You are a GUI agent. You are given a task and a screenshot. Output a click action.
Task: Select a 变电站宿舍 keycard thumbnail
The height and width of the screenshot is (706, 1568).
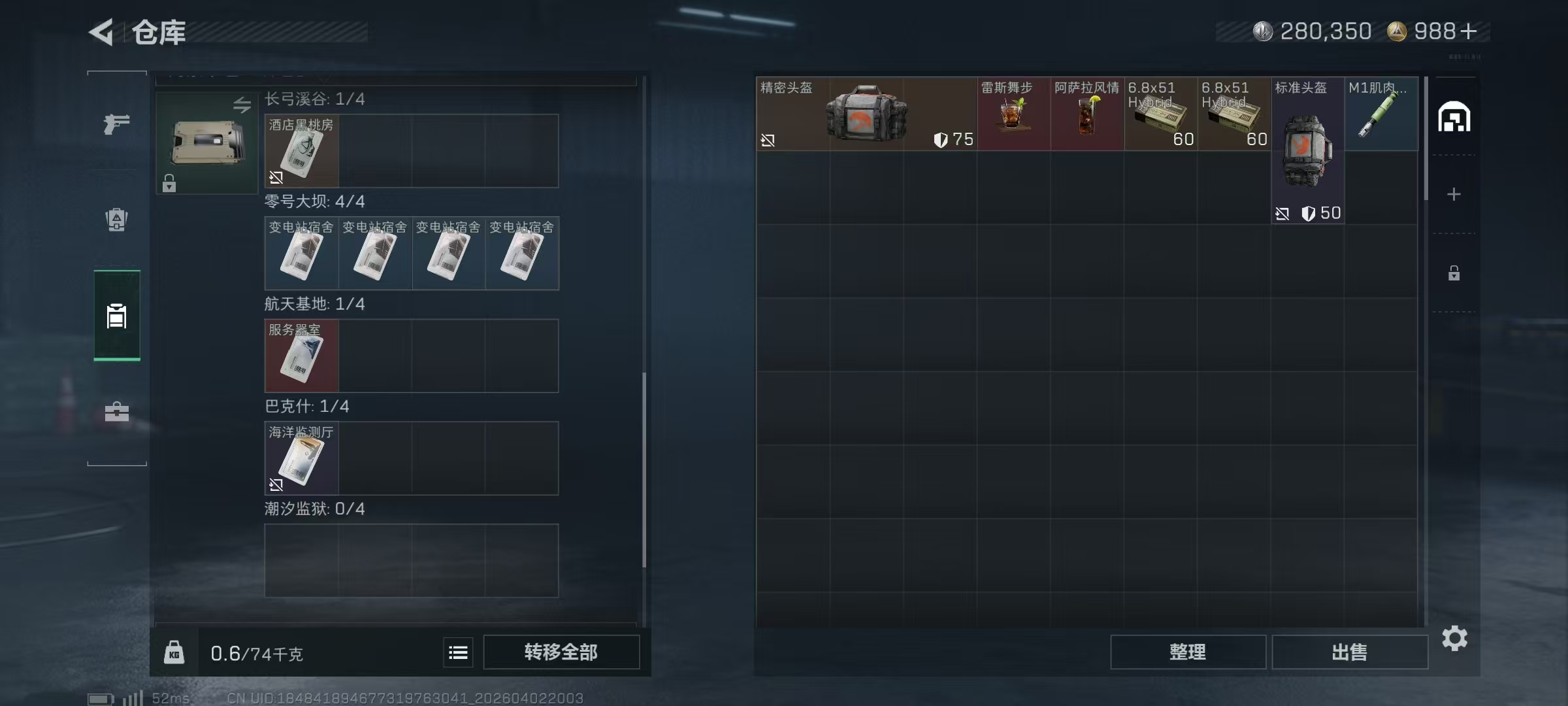(x=301, y=254)
